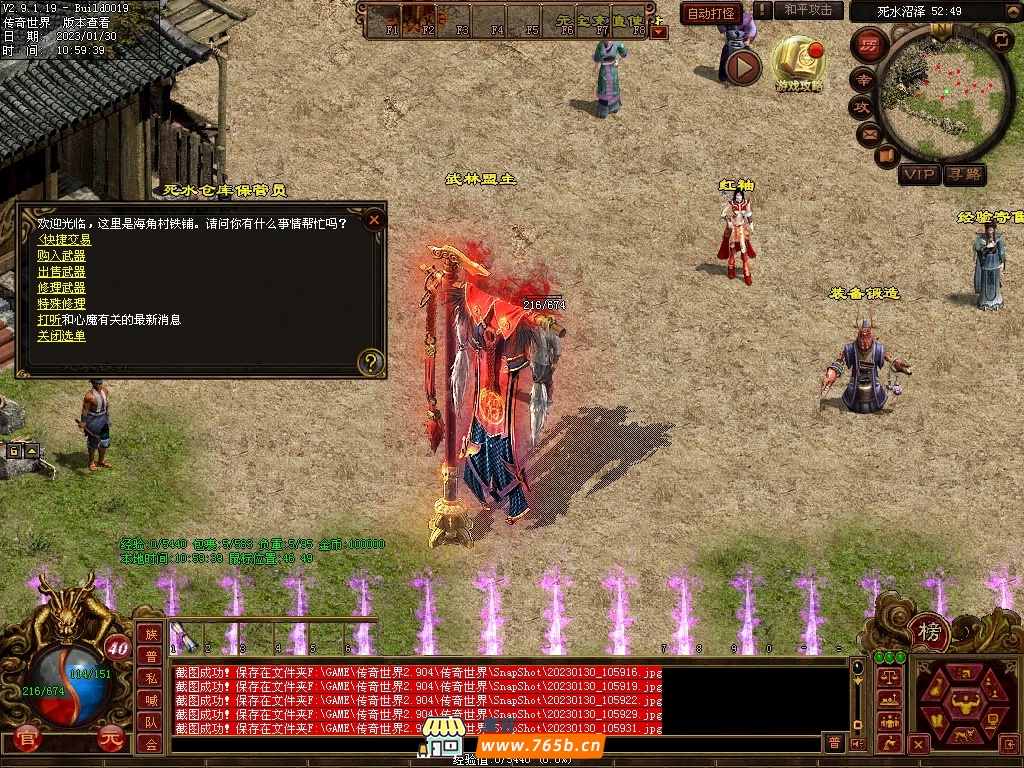Choose the 购入武器 dialogue option
The width and height of the screenshot is (1024, 768).
coord(61,256)
